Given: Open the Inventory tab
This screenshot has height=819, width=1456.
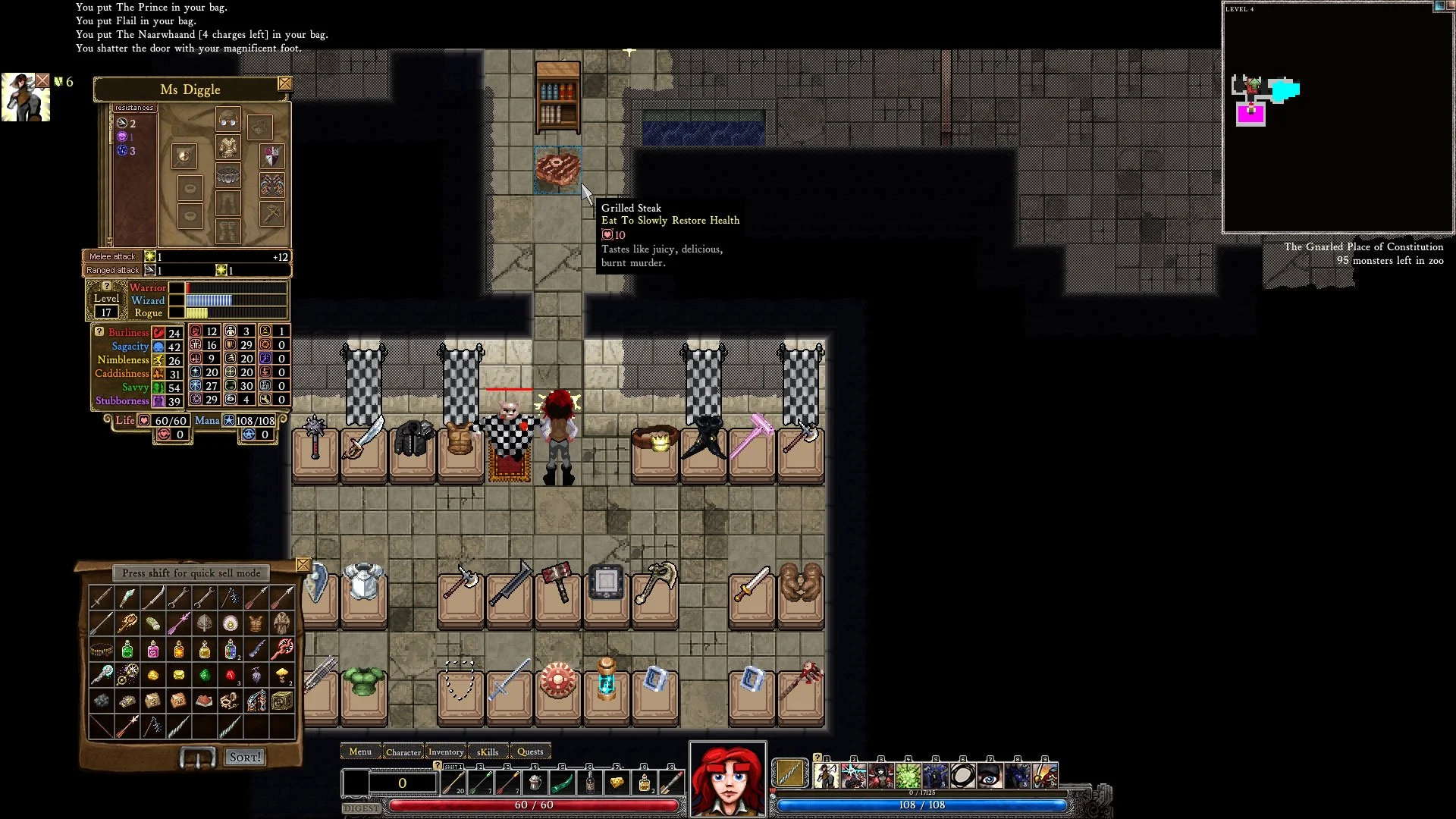Looking at the screenshot, I should coord(446,752).
